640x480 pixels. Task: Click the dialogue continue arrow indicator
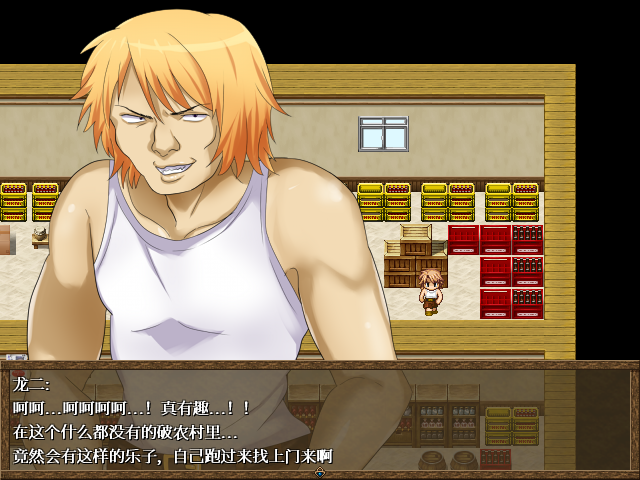point(320,472)
